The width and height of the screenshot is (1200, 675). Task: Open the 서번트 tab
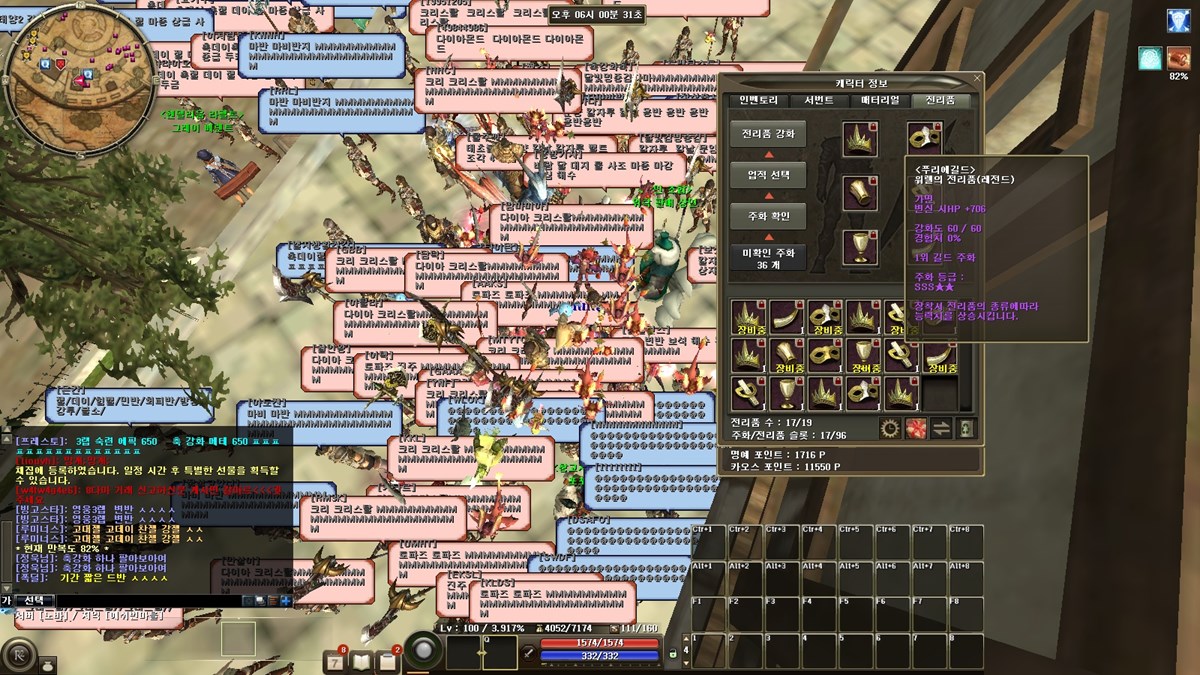point(819,100)
